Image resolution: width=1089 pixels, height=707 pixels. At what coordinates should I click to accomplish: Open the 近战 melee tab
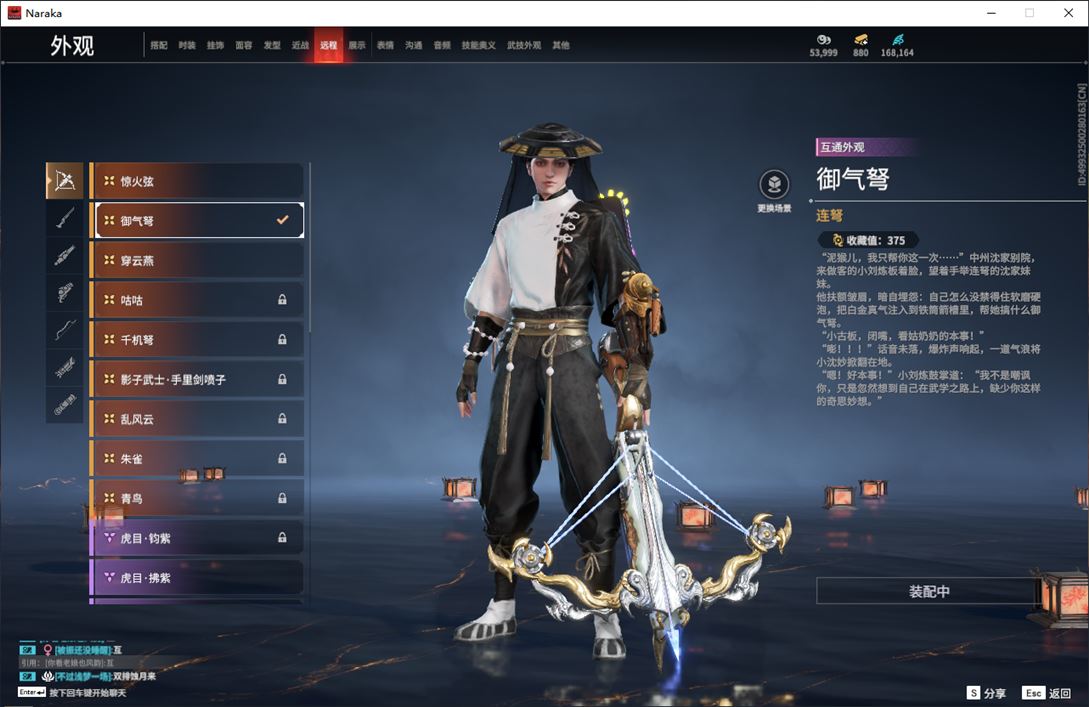(300, 45)
